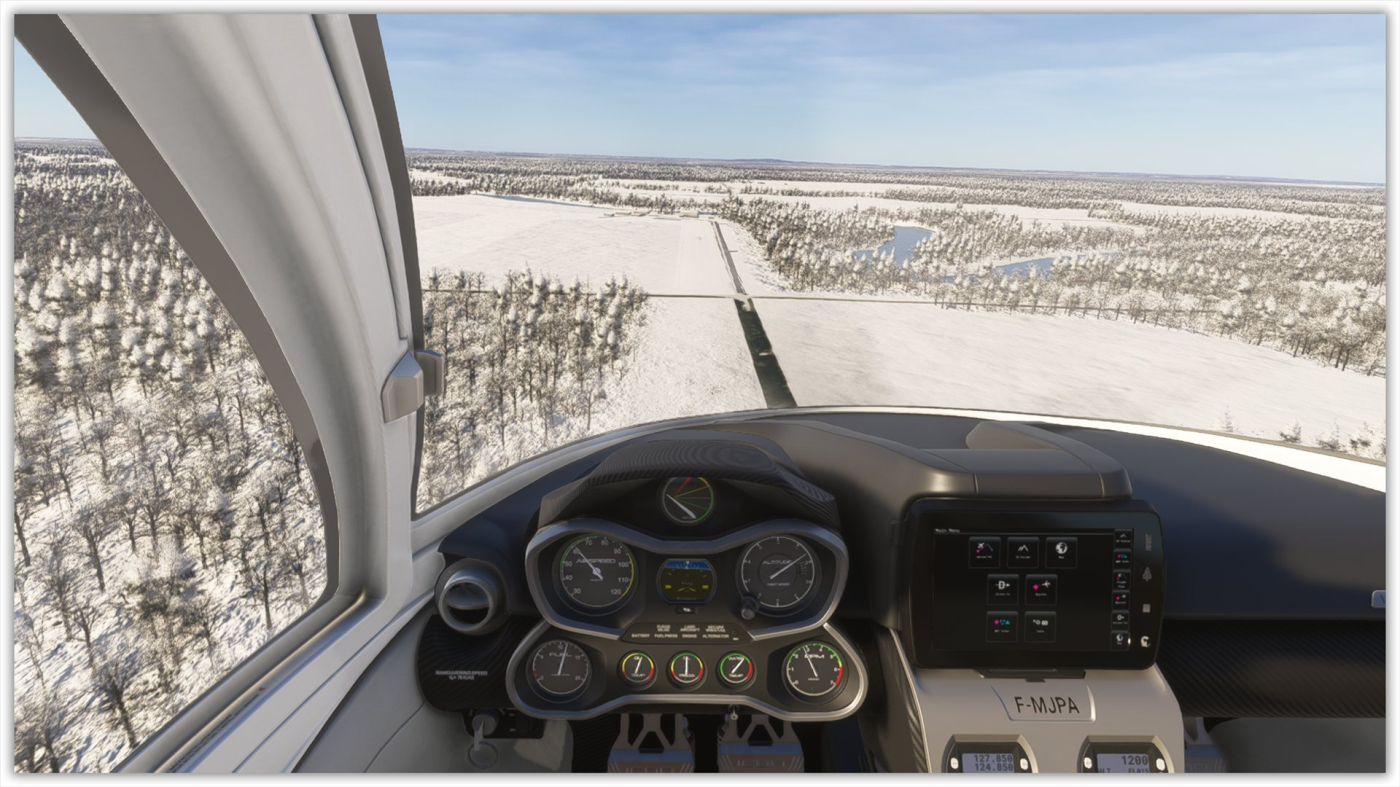Select the large 3D Vision mountain tile
Screen dimensions: 1400x787
pos(1022,552)
